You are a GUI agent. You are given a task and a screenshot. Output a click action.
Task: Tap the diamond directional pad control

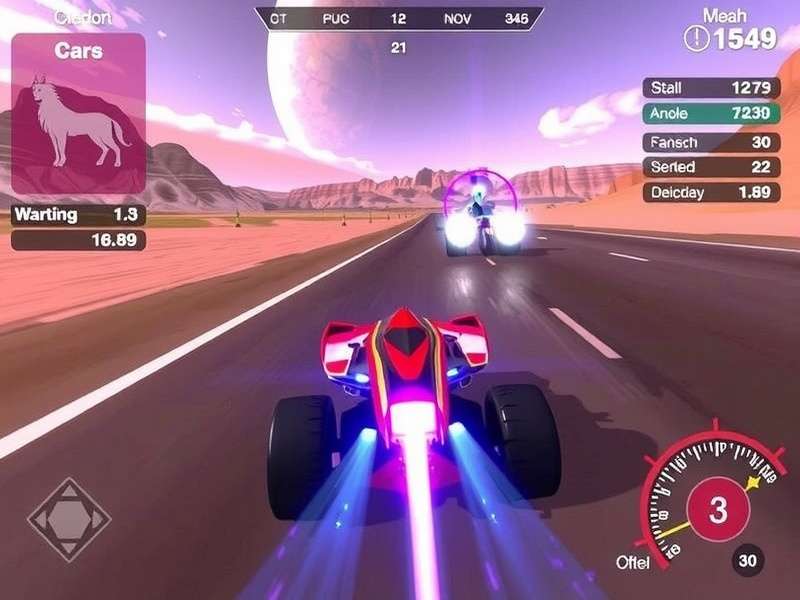(x=69, y=520)
